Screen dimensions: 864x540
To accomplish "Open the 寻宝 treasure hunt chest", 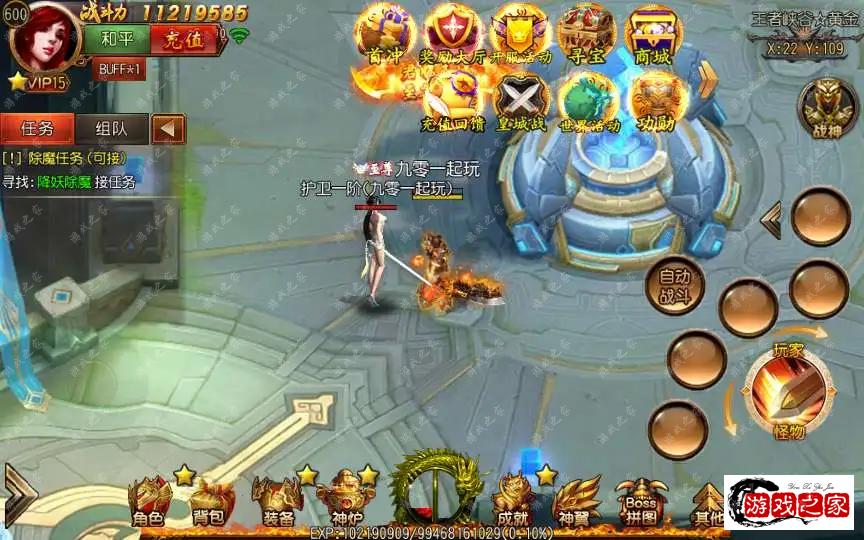I will click(x=586, y=33).
